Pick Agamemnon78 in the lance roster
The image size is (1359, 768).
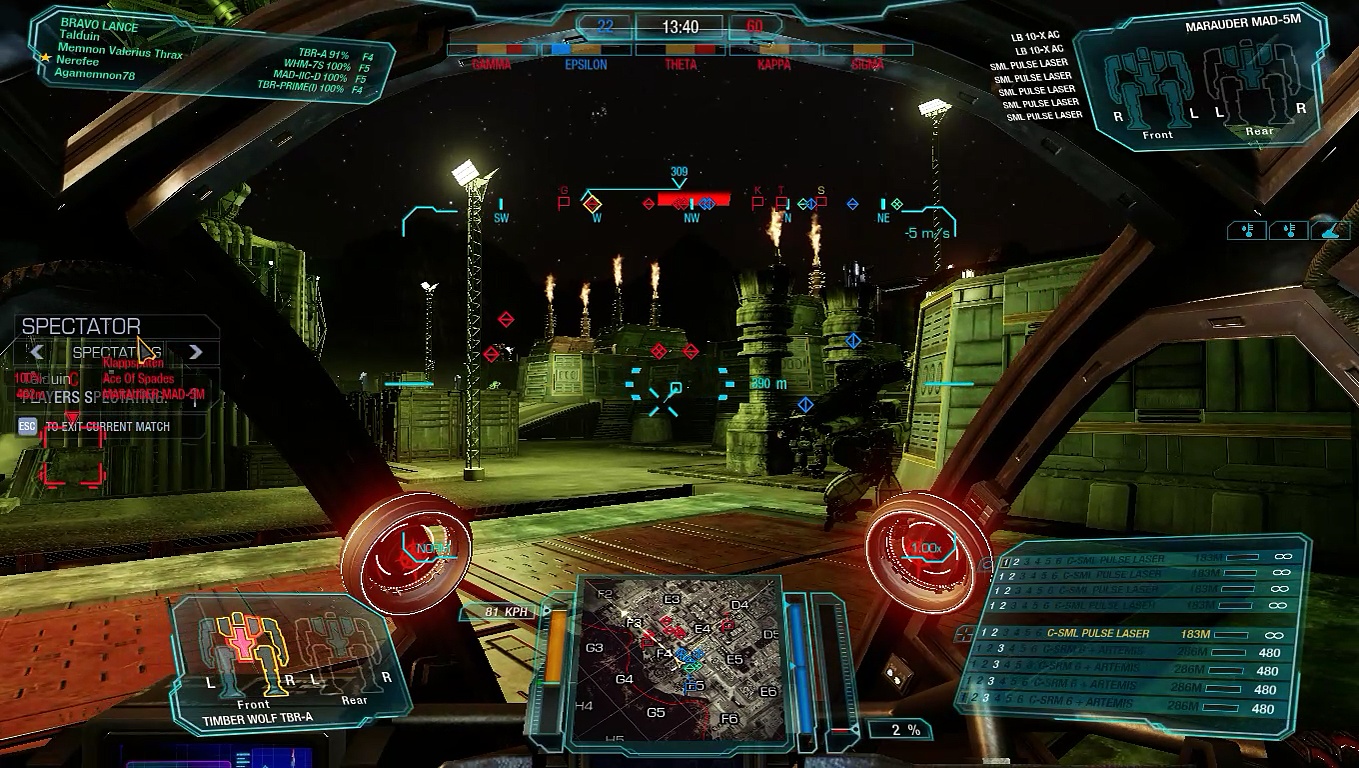(95, 75)
